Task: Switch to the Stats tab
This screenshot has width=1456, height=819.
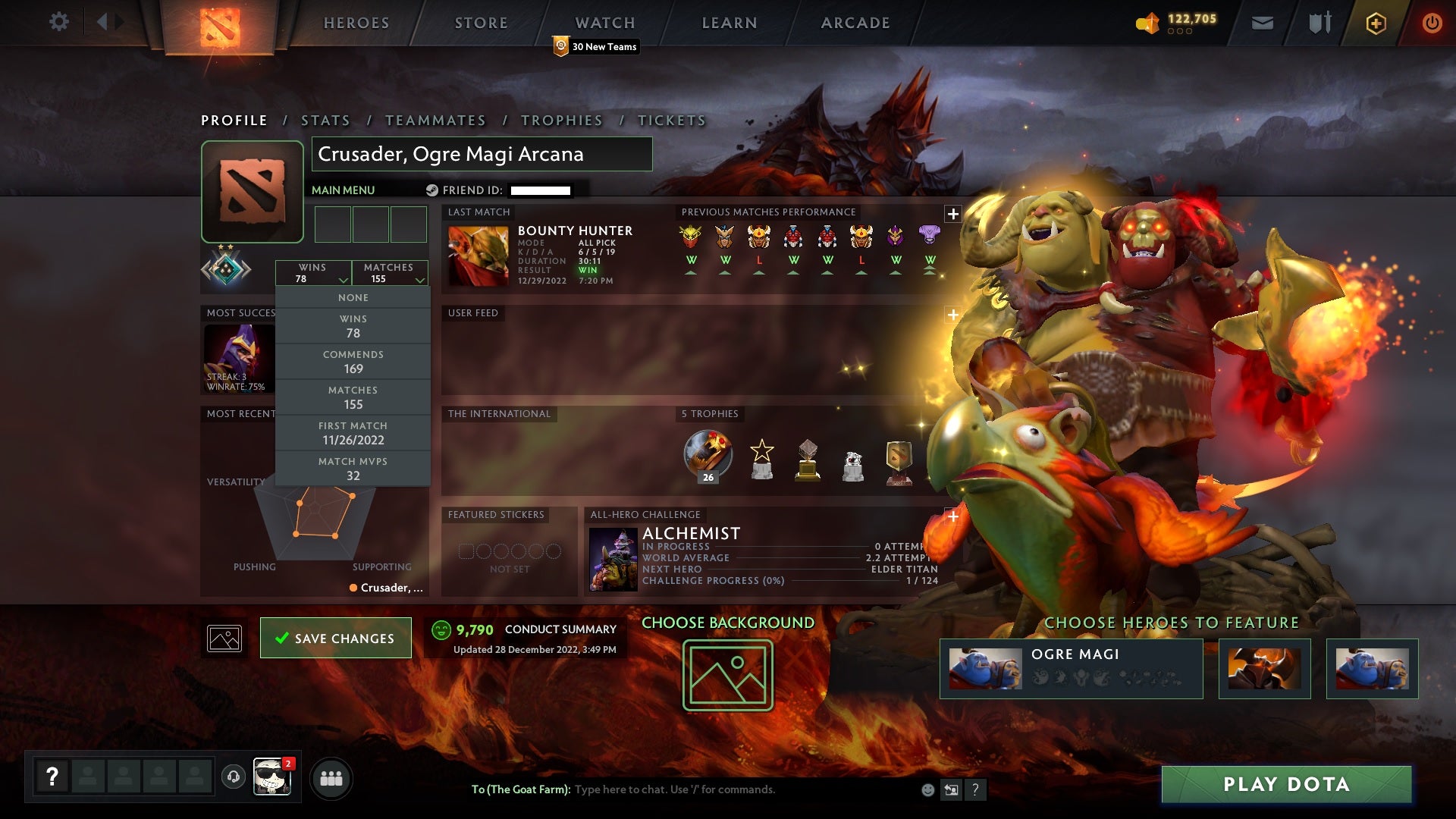Action: click(x=324, y=120)
